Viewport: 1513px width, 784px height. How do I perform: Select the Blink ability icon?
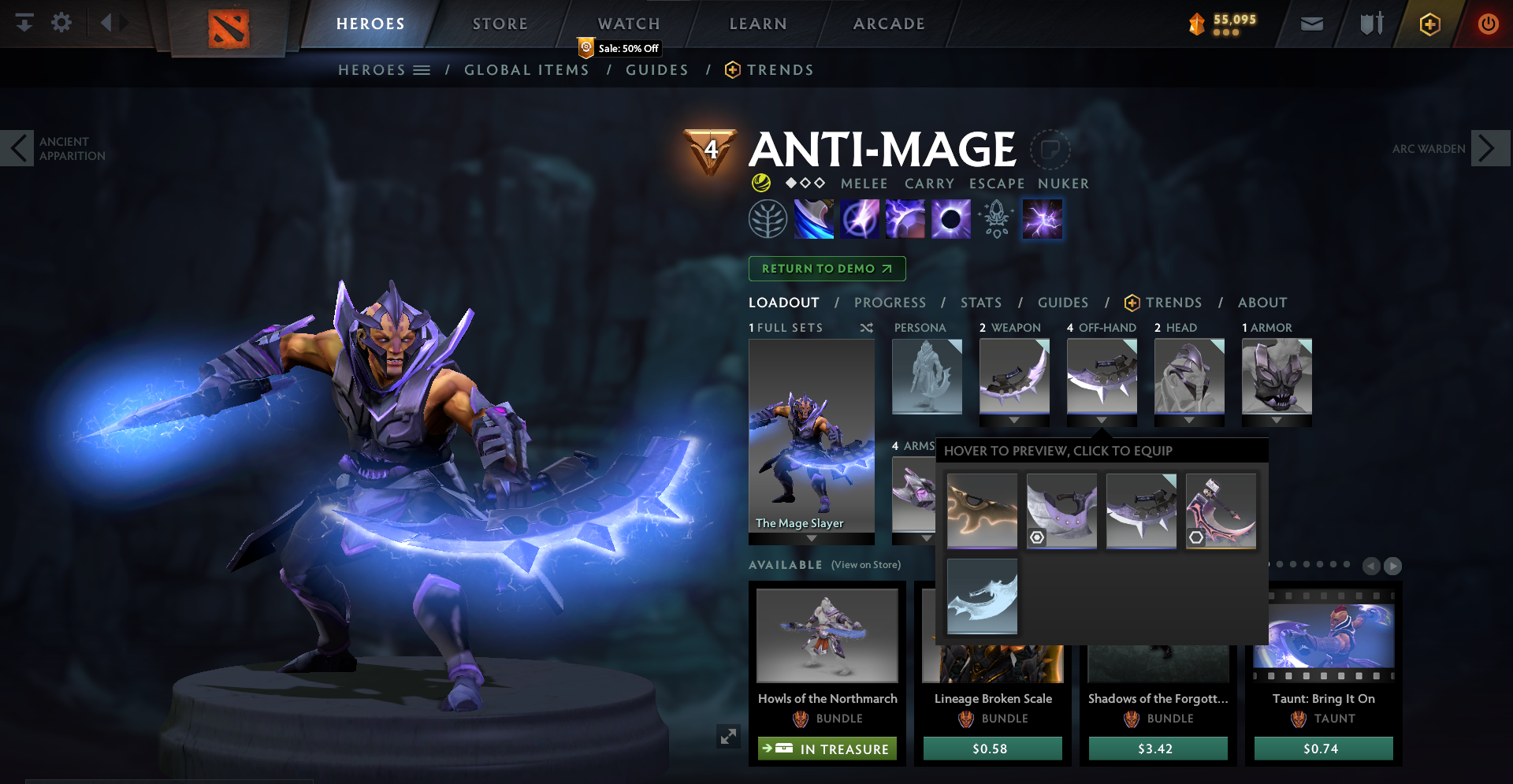861,218
